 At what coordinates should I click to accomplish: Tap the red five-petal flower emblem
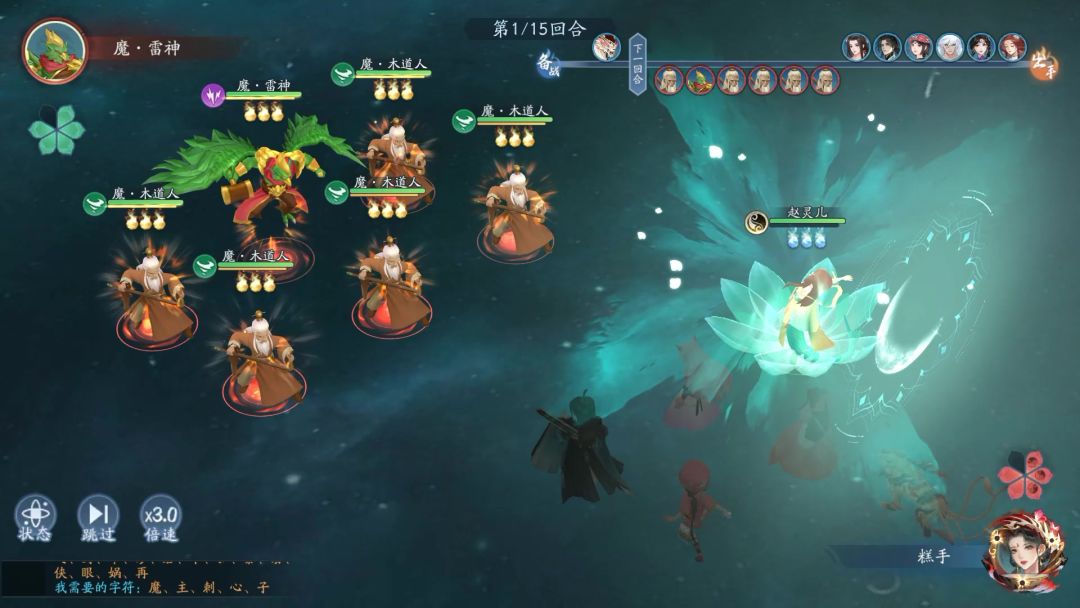[x=1024, y=476]
